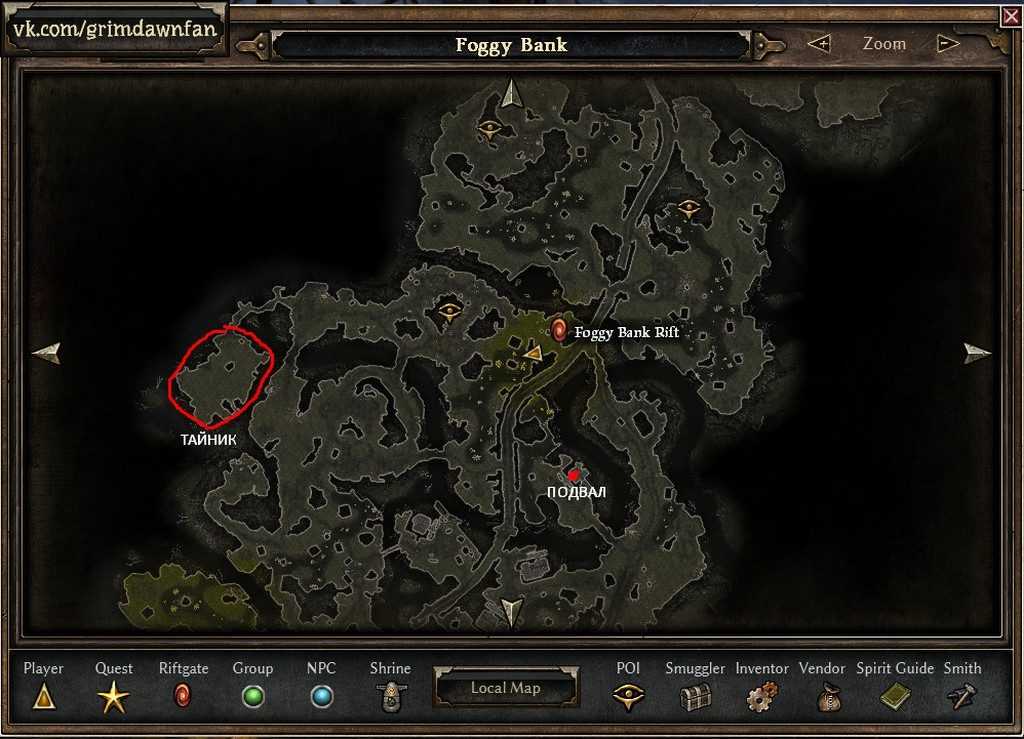This screenshot has width=1024, height=739.
Task: Close the map window
Action: click(1012, 15)
